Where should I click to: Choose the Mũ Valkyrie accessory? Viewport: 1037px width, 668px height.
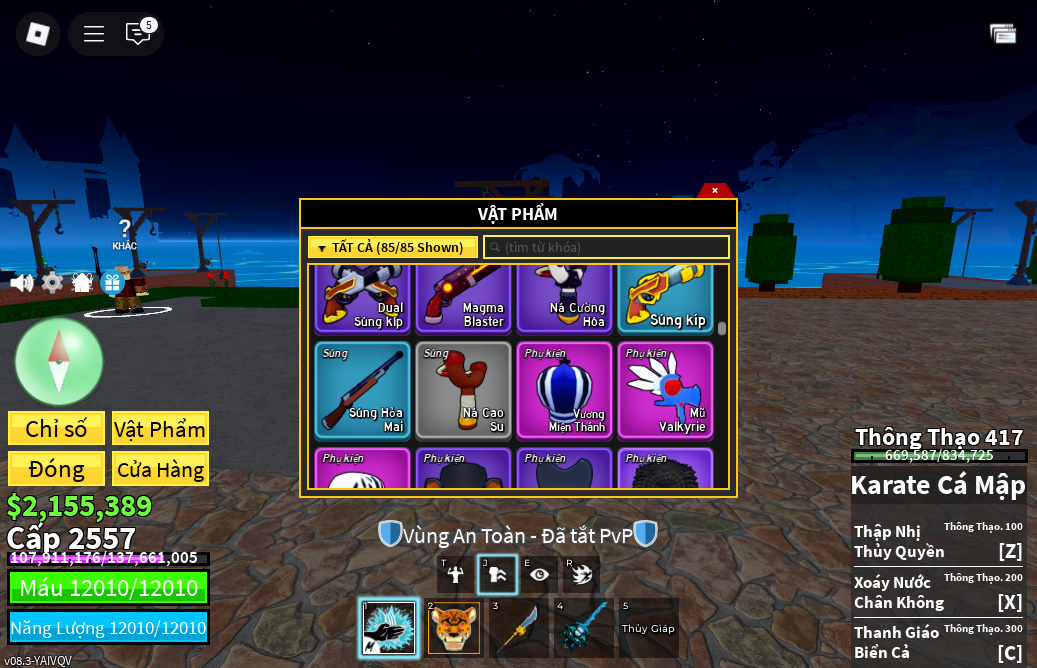click(666, 390)
